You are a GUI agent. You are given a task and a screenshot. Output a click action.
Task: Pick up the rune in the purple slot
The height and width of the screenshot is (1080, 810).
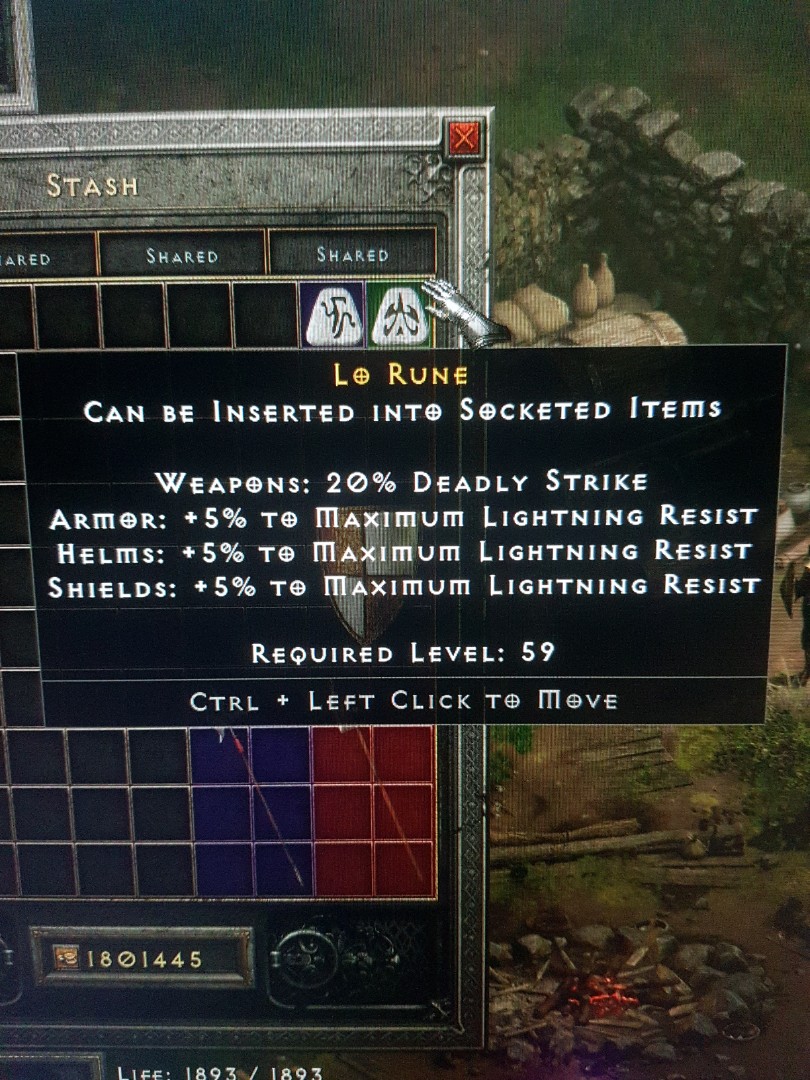pos(332,315)
